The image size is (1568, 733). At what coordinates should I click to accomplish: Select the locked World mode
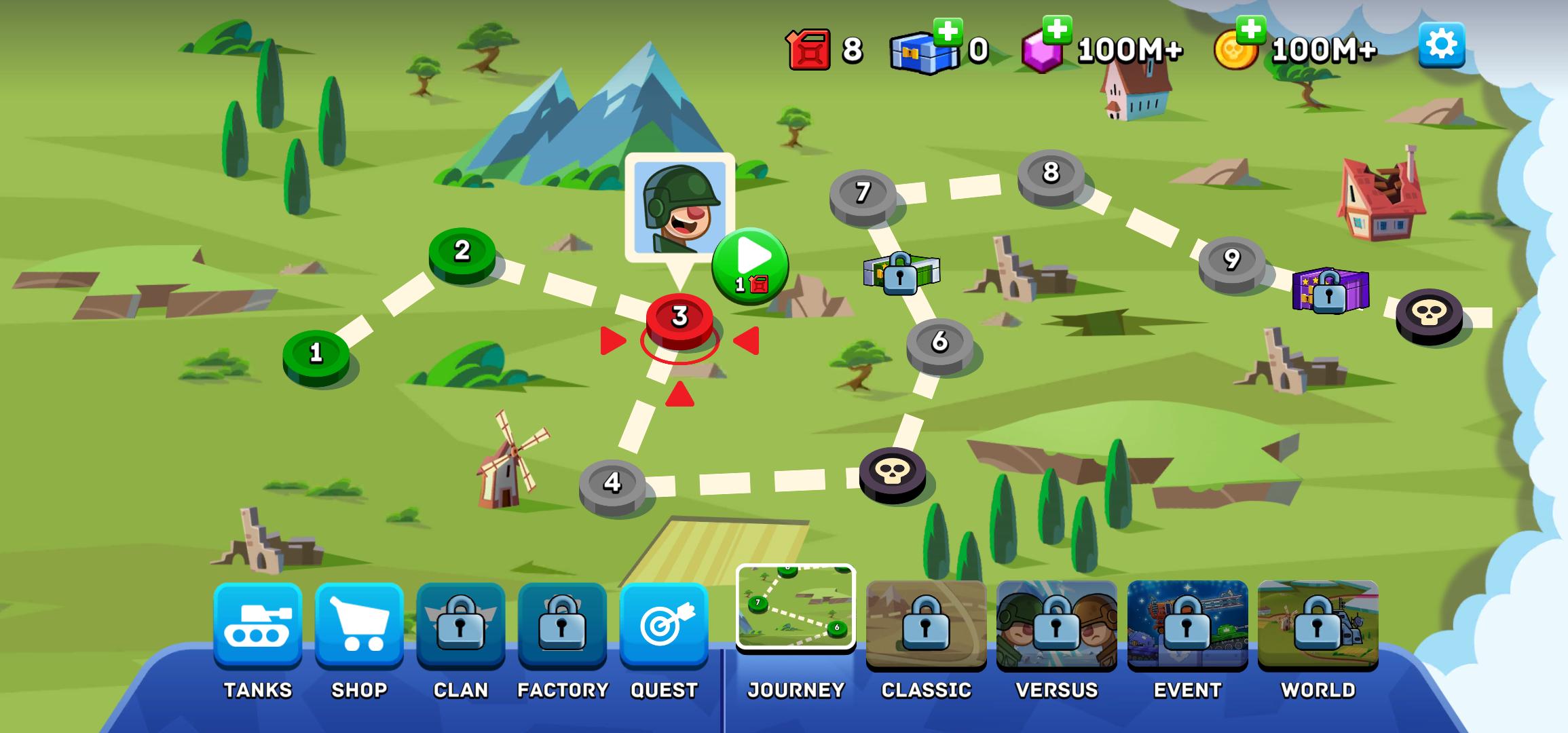click(x=1318, y=624)
